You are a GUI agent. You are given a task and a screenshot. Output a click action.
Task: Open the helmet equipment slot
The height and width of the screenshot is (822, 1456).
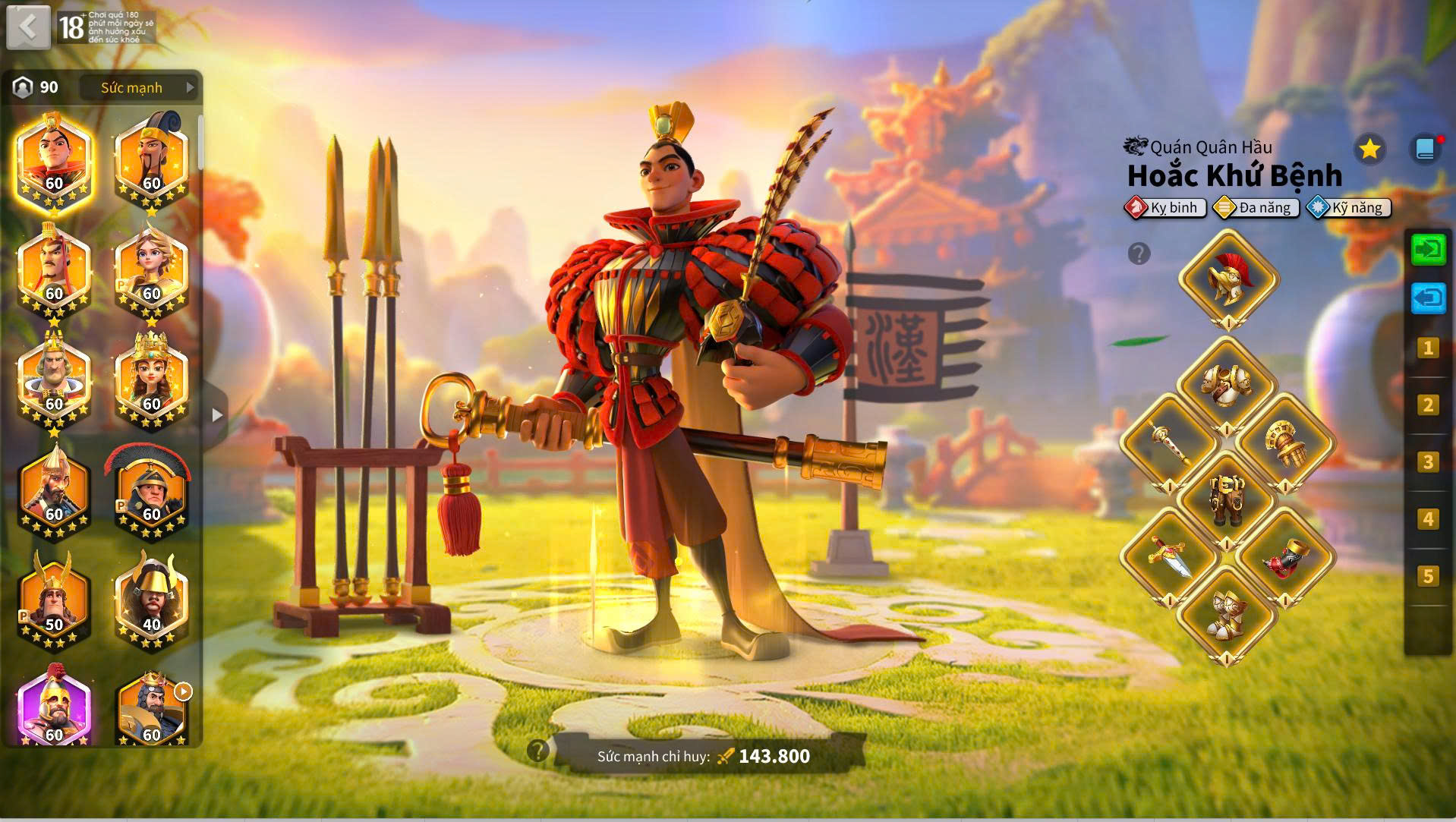coord(1228,280)
